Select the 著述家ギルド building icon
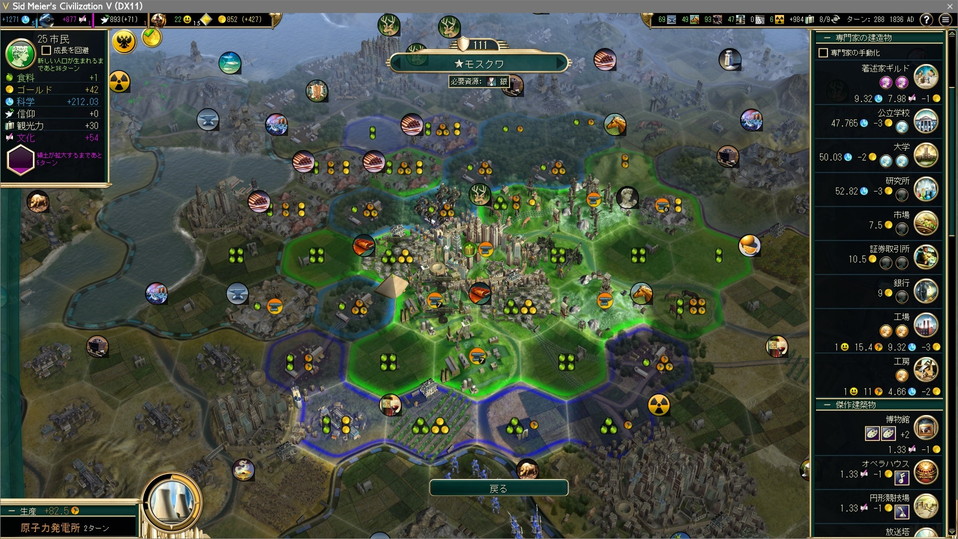The image size is (958, 539). click(x=925, y=76)
